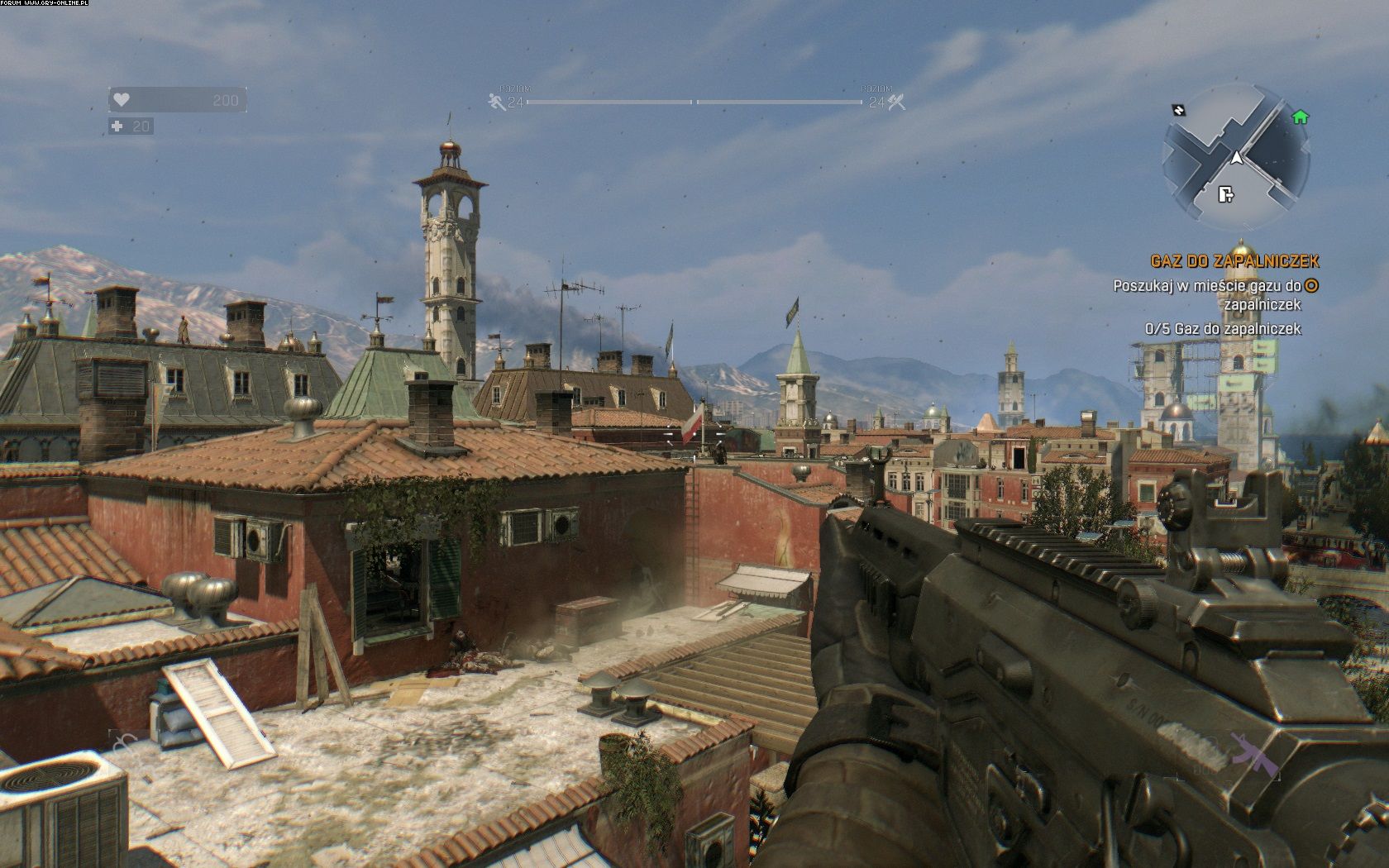Select the purple assault rifle weapon icon
The width and height of the screenshot is (1389, 868).
pyautogui.click(x=1247, y=751)
